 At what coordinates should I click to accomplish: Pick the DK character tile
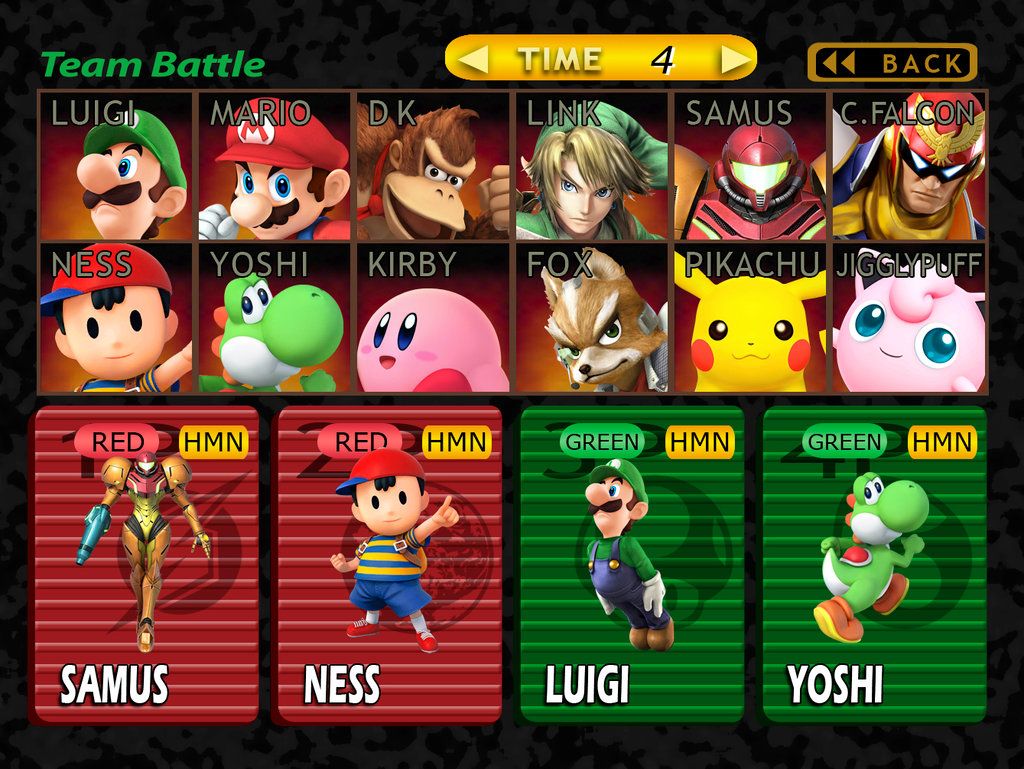pos(433,166)
